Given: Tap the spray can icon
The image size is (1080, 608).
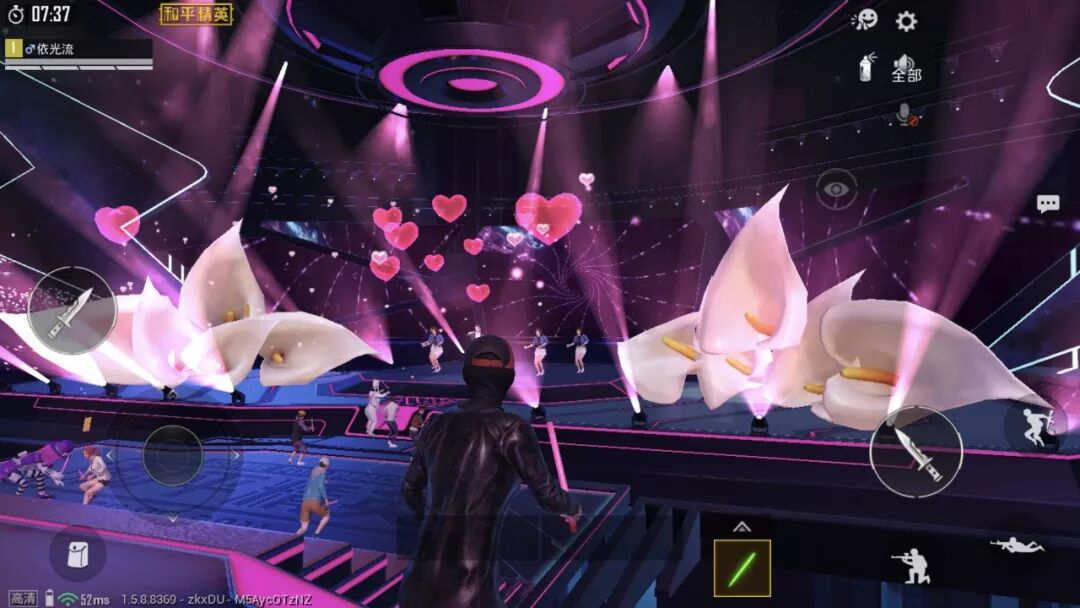Looking at the screenshot, I should coord(866,68).
